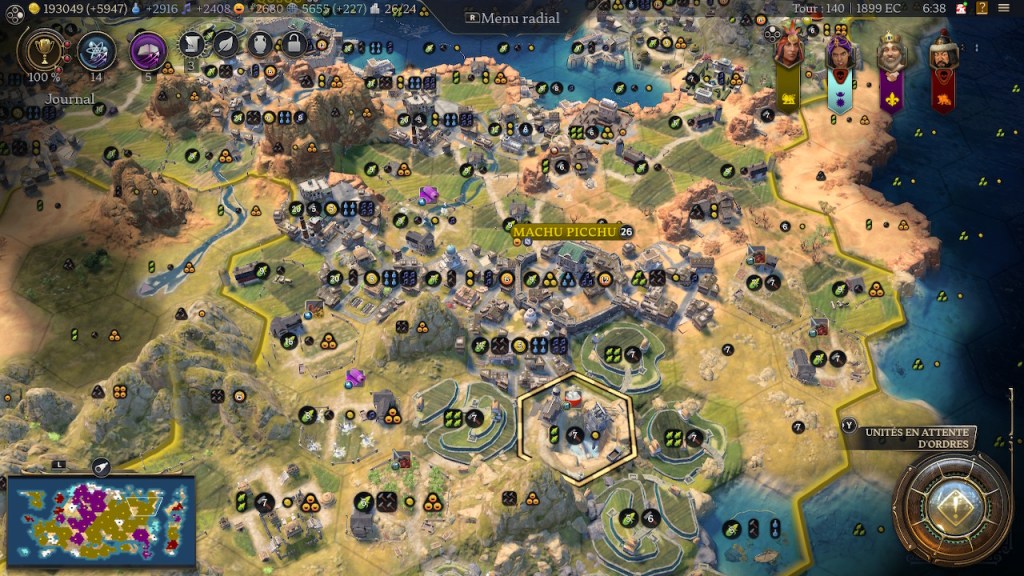Open the trophy victory progress panel
1024x576 pixels.
(x=43, y=51)
